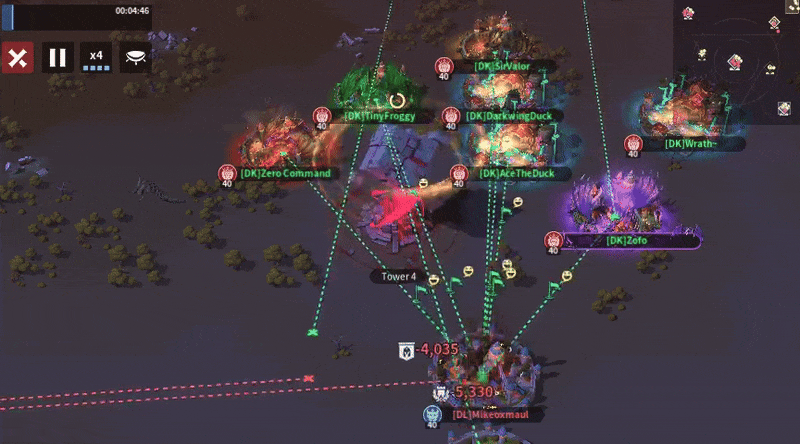
Task: Toggle the camera view button
Action: 135,57
